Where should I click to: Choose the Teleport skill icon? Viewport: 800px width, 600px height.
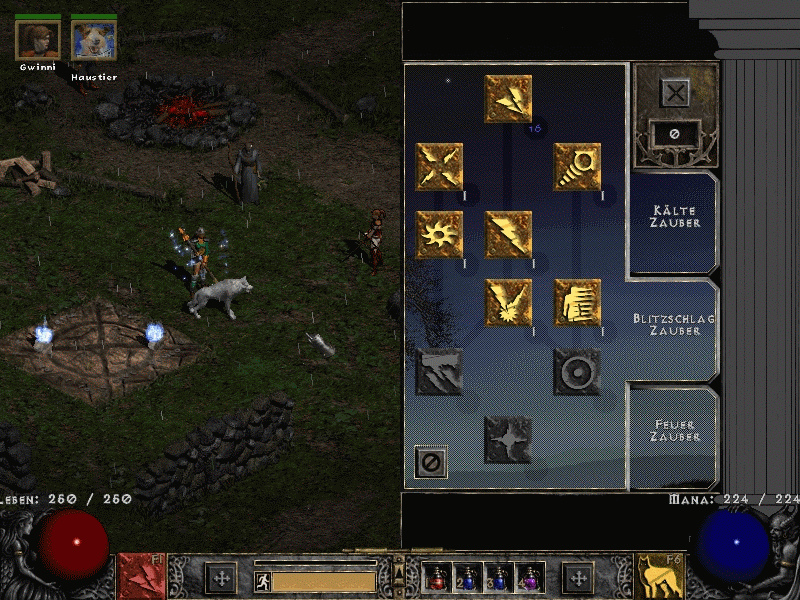577,303
